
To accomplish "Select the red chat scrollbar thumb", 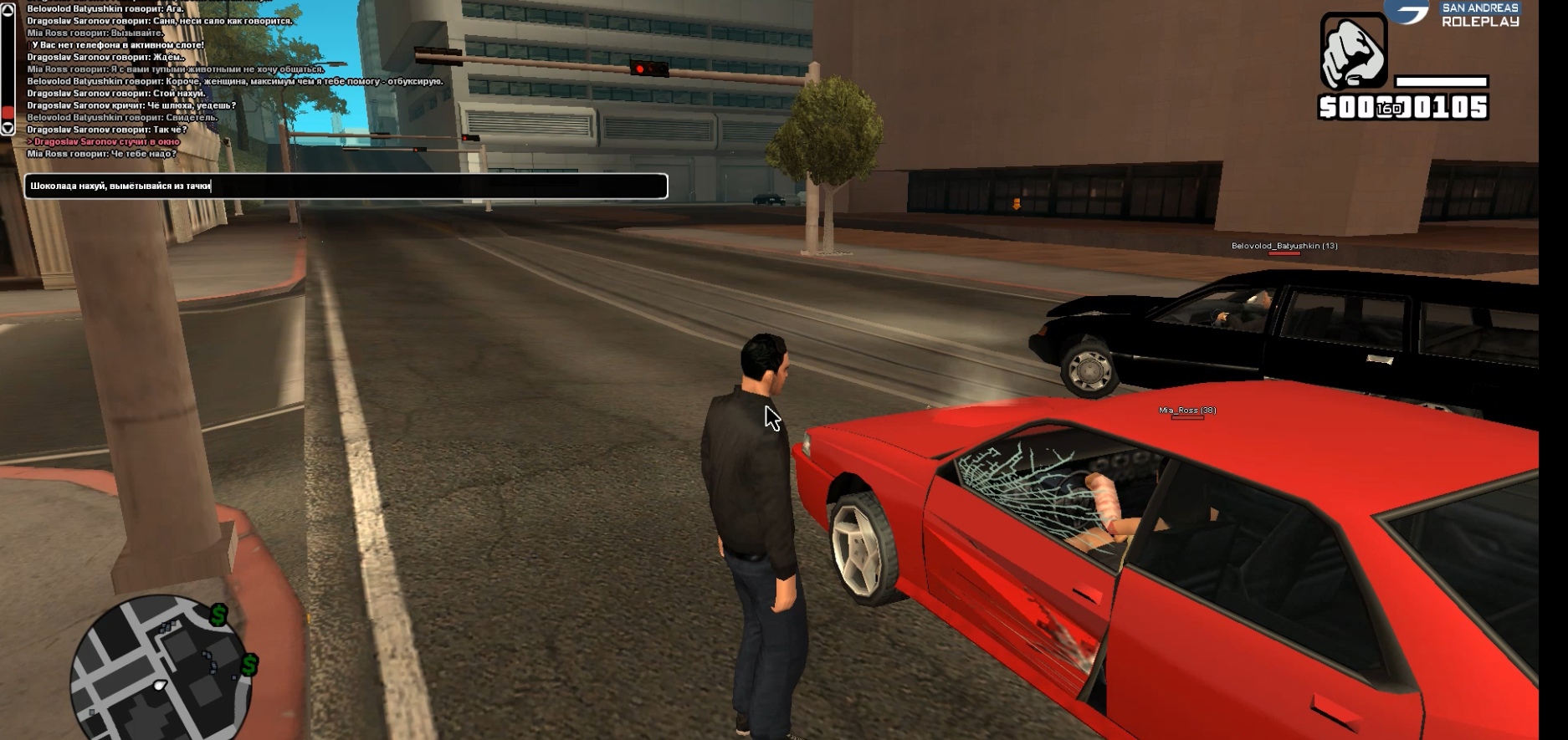I will (x=8, y=112).
